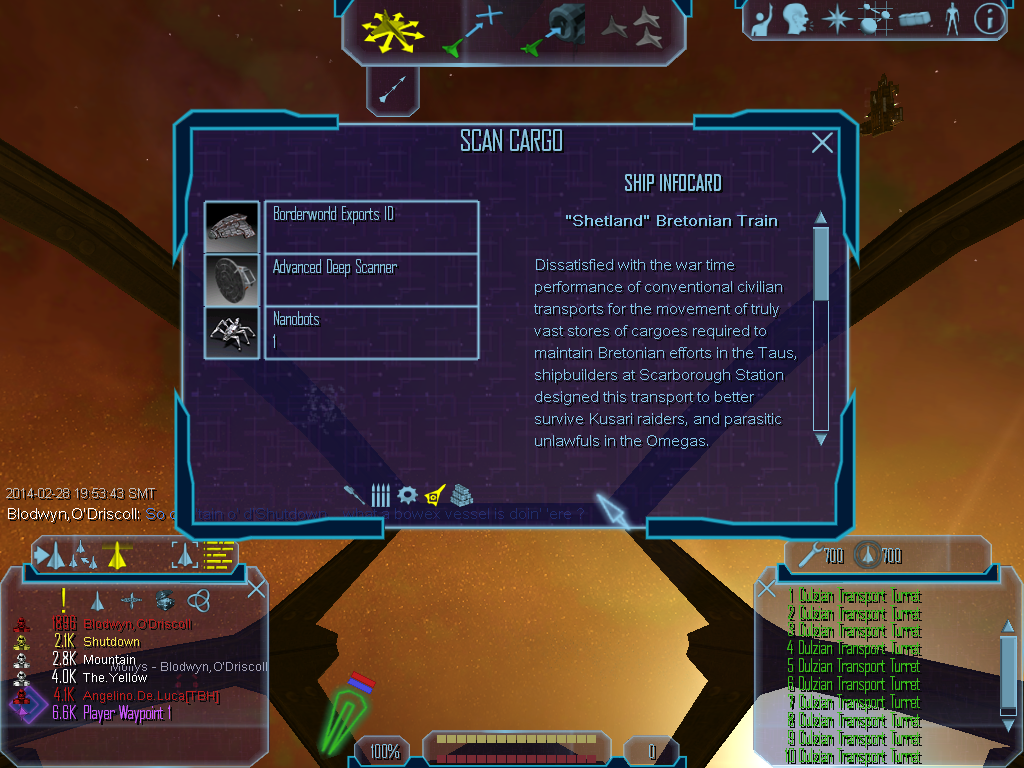This screenshot has width=1024, height=768.
Task: Close the contact list panel
Action: (x=256, y=589)
